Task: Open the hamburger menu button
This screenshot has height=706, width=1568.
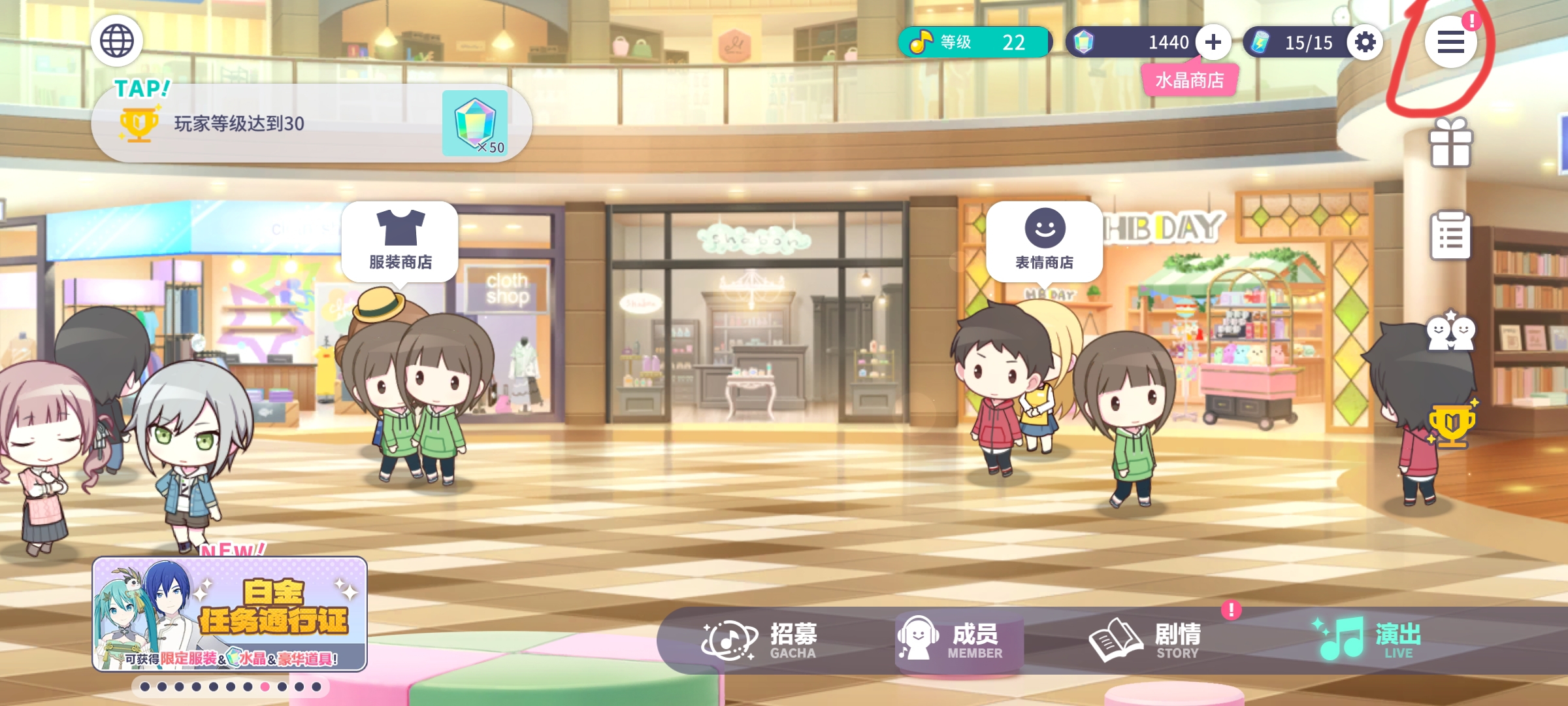Action: click(x=1450, y=42)
